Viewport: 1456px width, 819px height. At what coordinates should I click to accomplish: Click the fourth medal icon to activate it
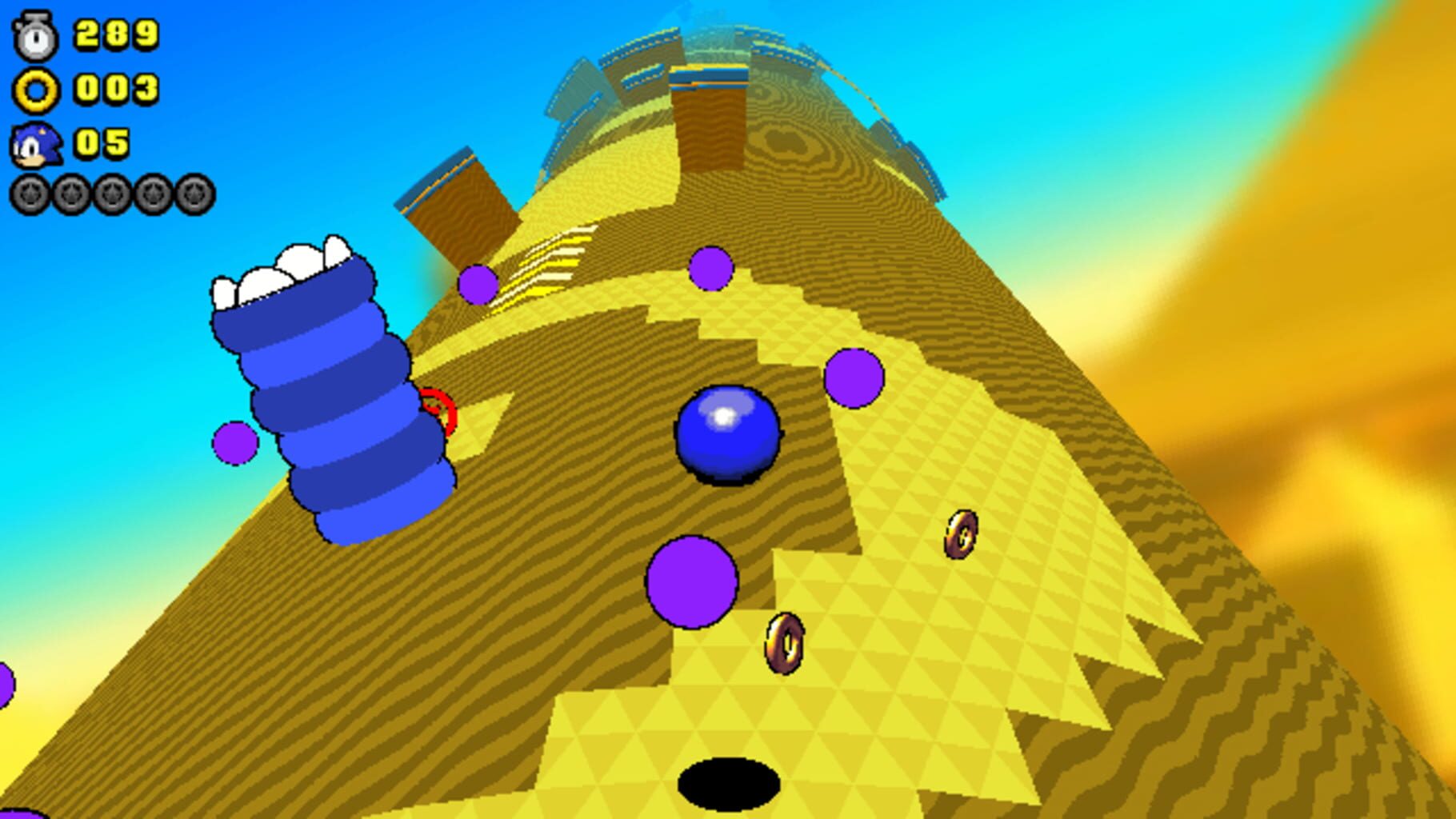pyautogui.click(x=155, y=192)
